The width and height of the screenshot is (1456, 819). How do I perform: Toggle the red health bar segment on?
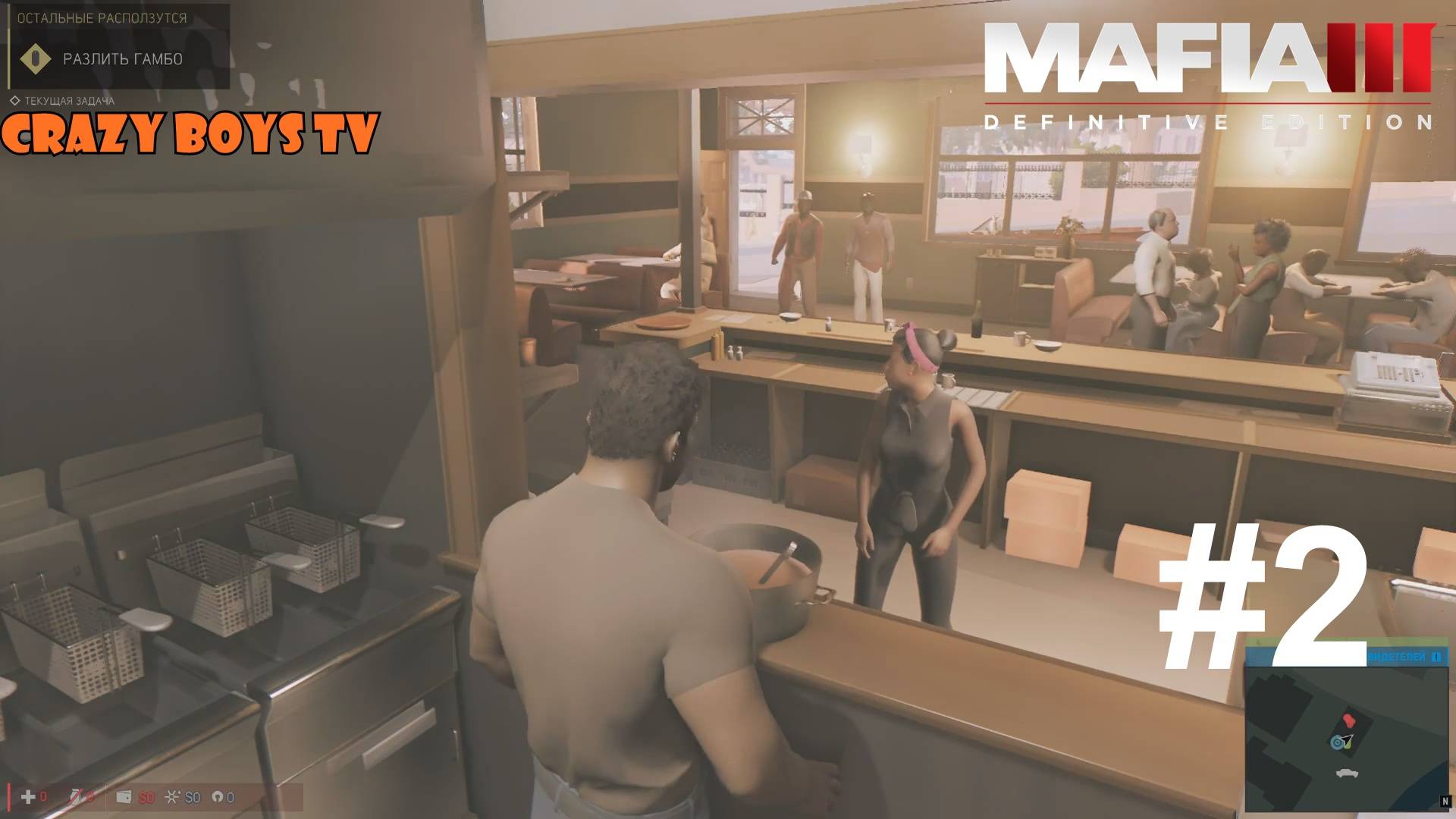[11, 796]
